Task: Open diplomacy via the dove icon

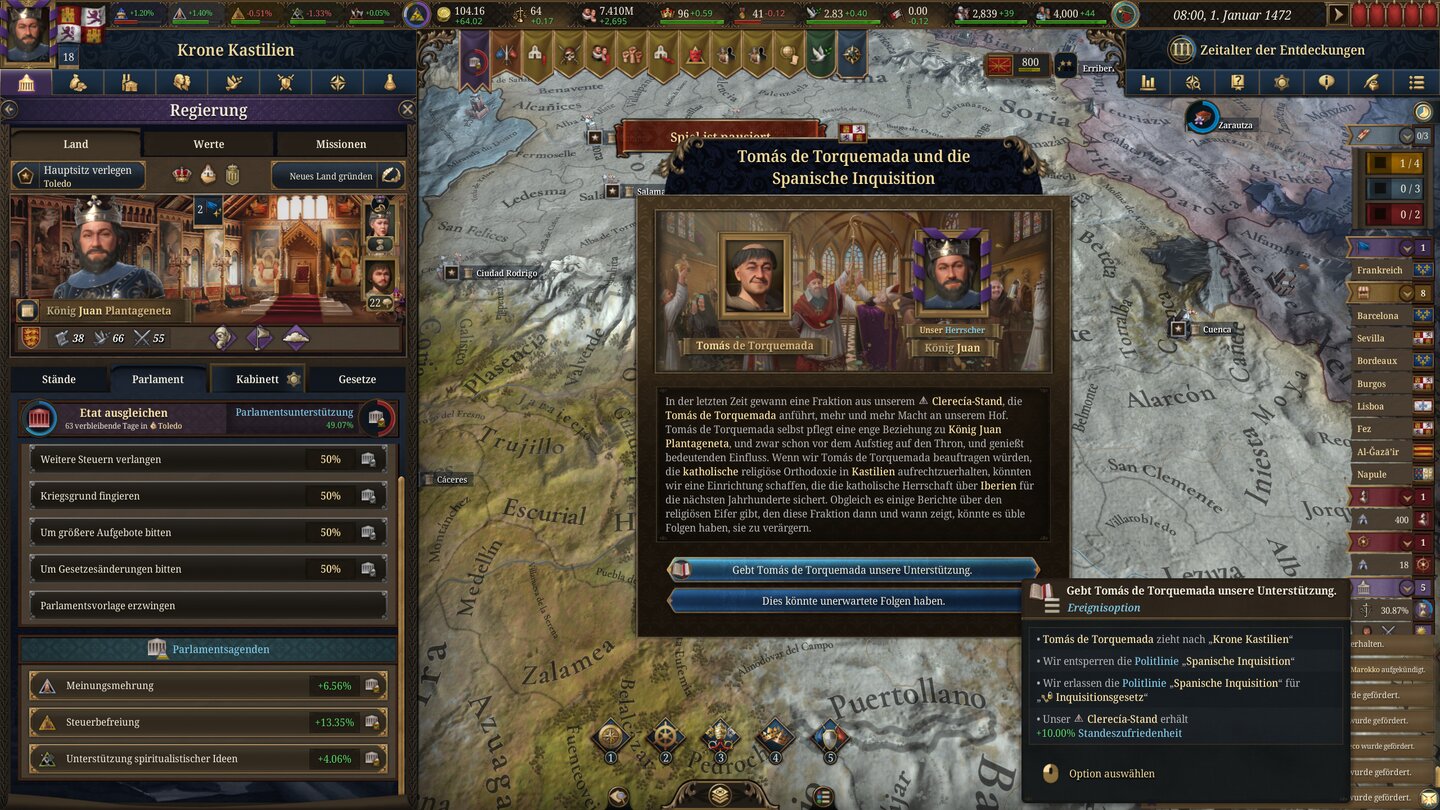Action: pyautogui.click(x=232, y=82)
